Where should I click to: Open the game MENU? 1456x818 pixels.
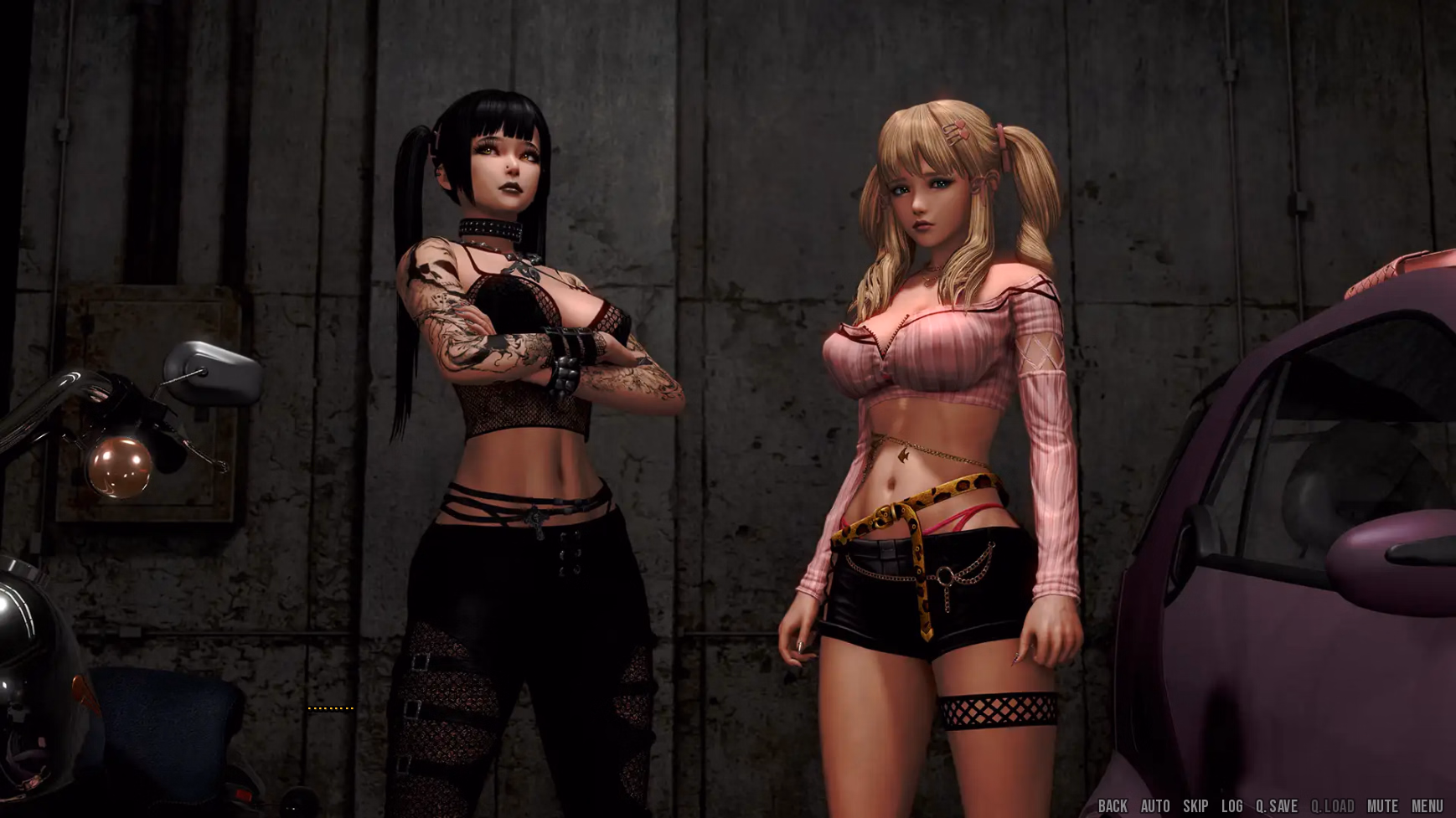pos(1428,806)
